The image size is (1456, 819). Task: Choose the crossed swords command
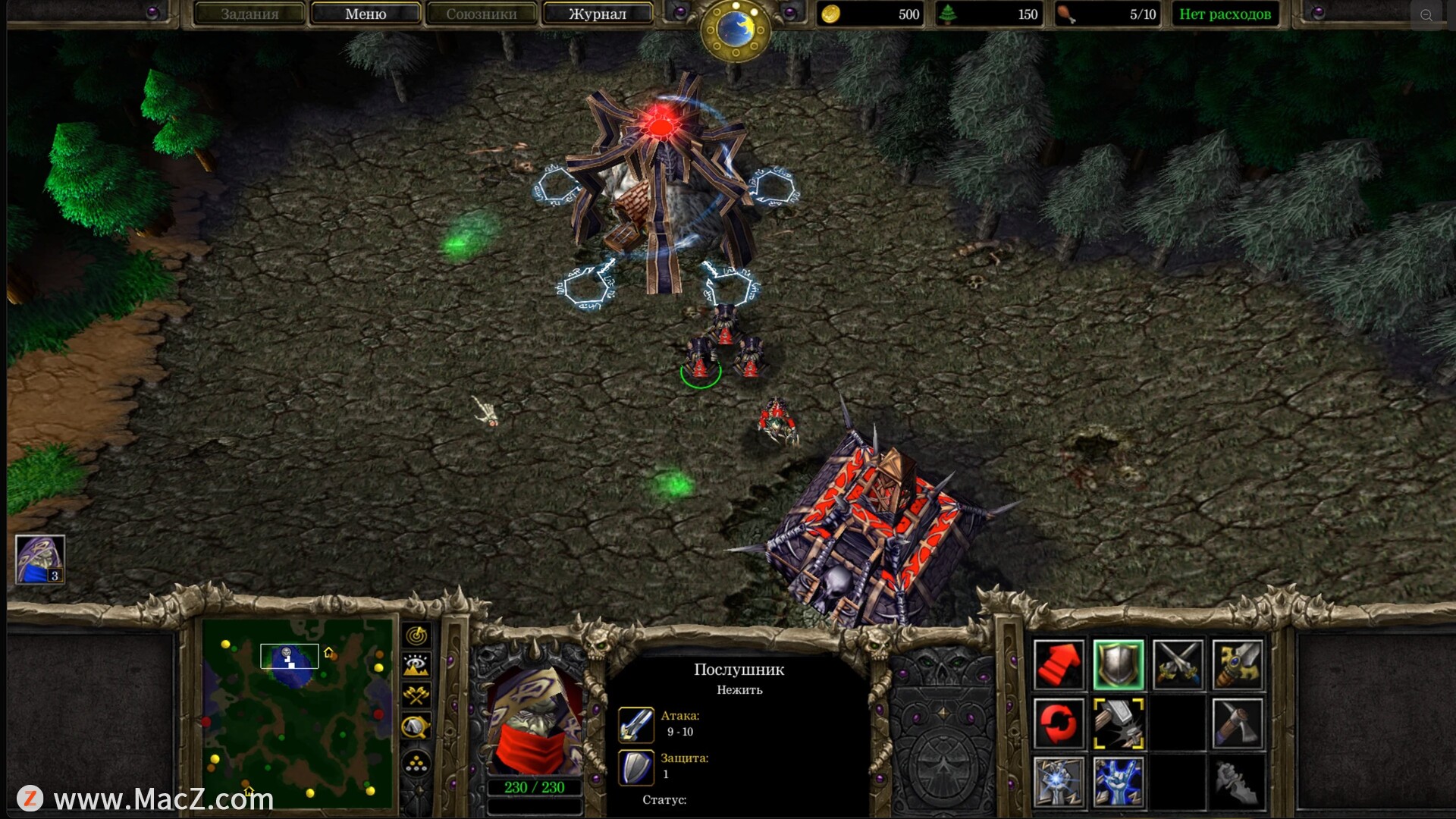point(1178,664)
